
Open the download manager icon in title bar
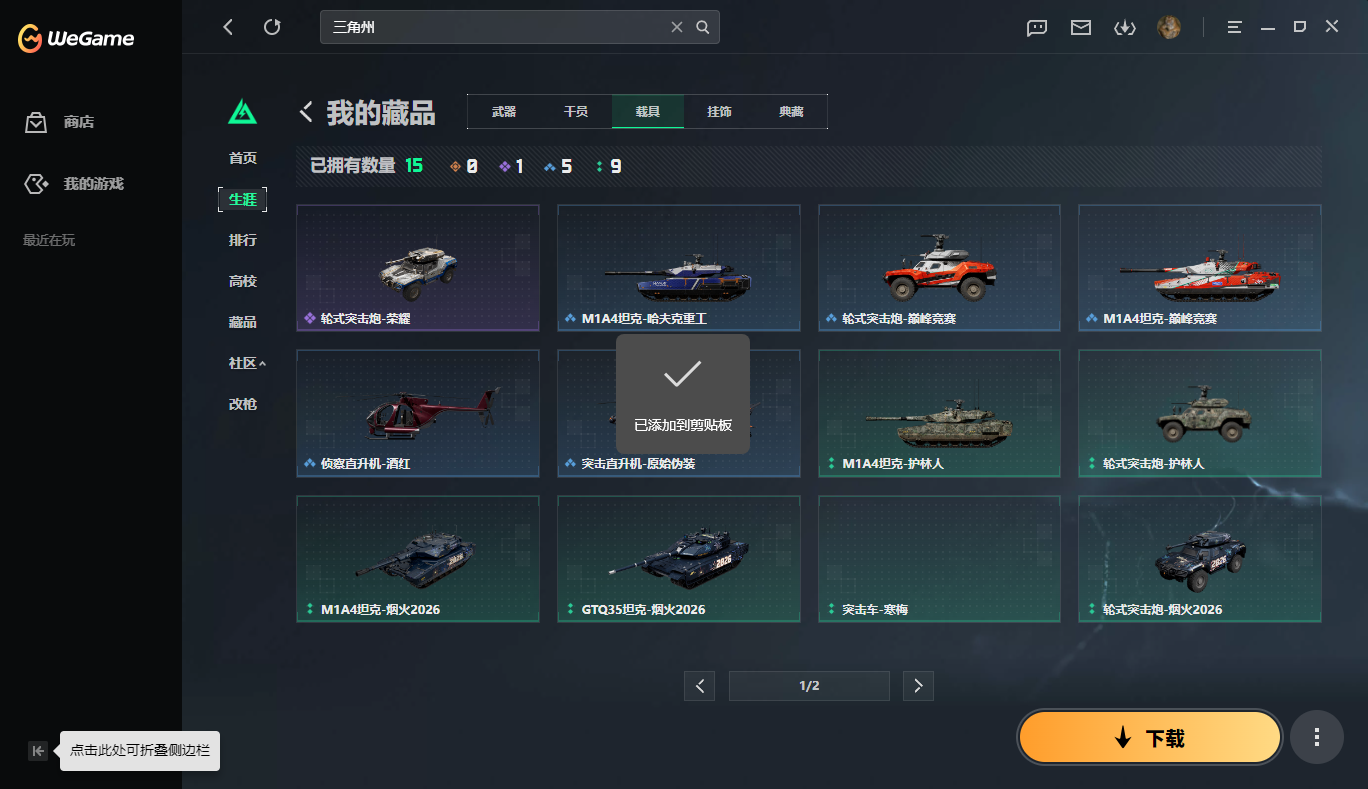(1124, 27)
